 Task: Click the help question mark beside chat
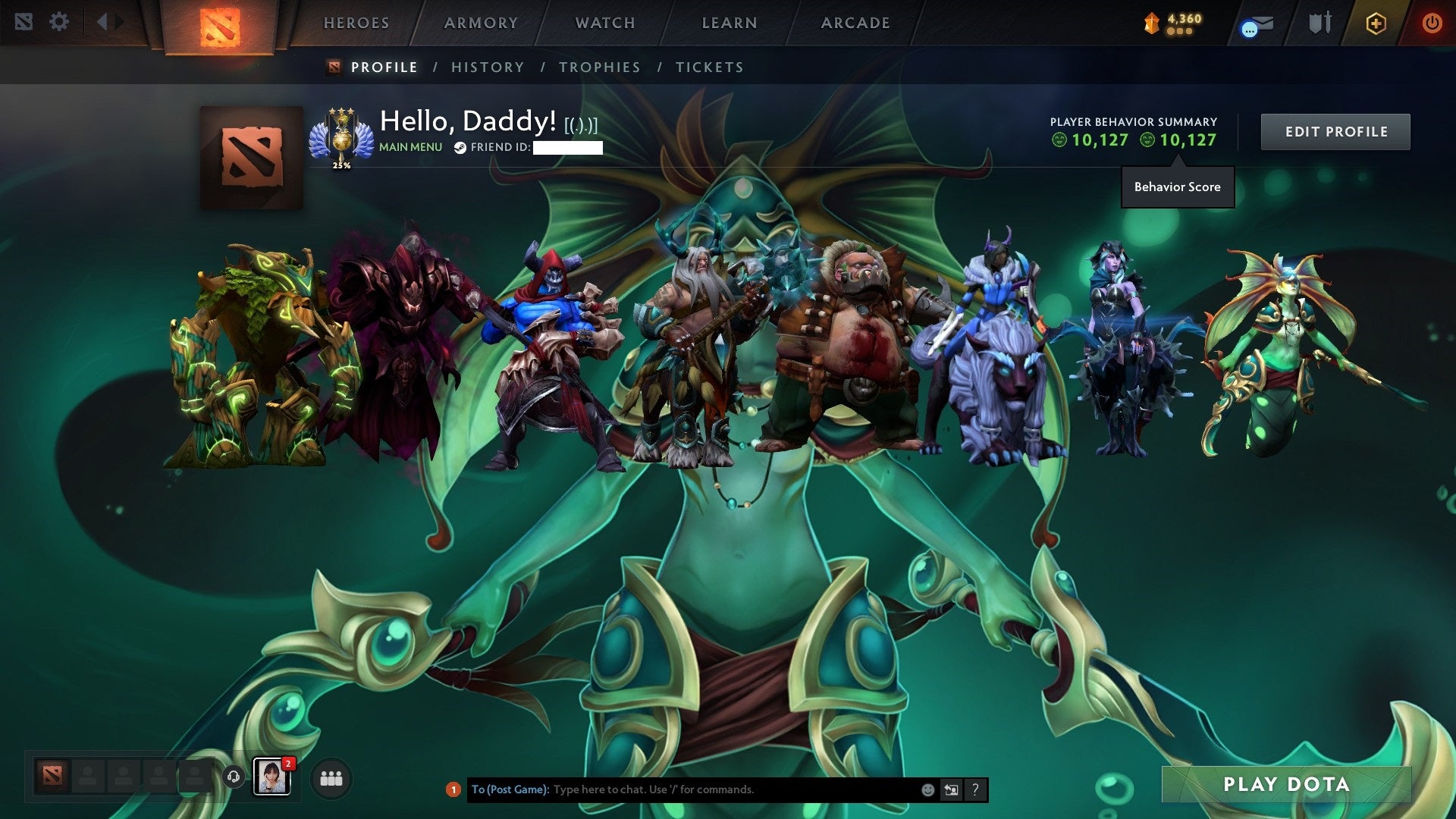(974, 789)
